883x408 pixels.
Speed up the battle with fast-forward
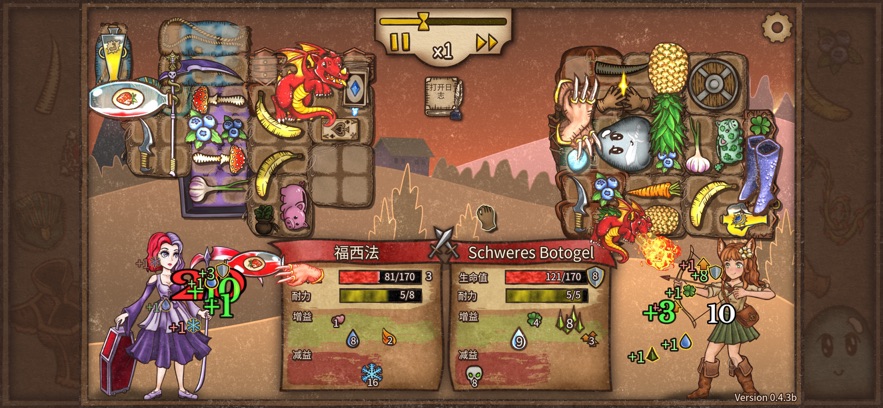(487, 42)
